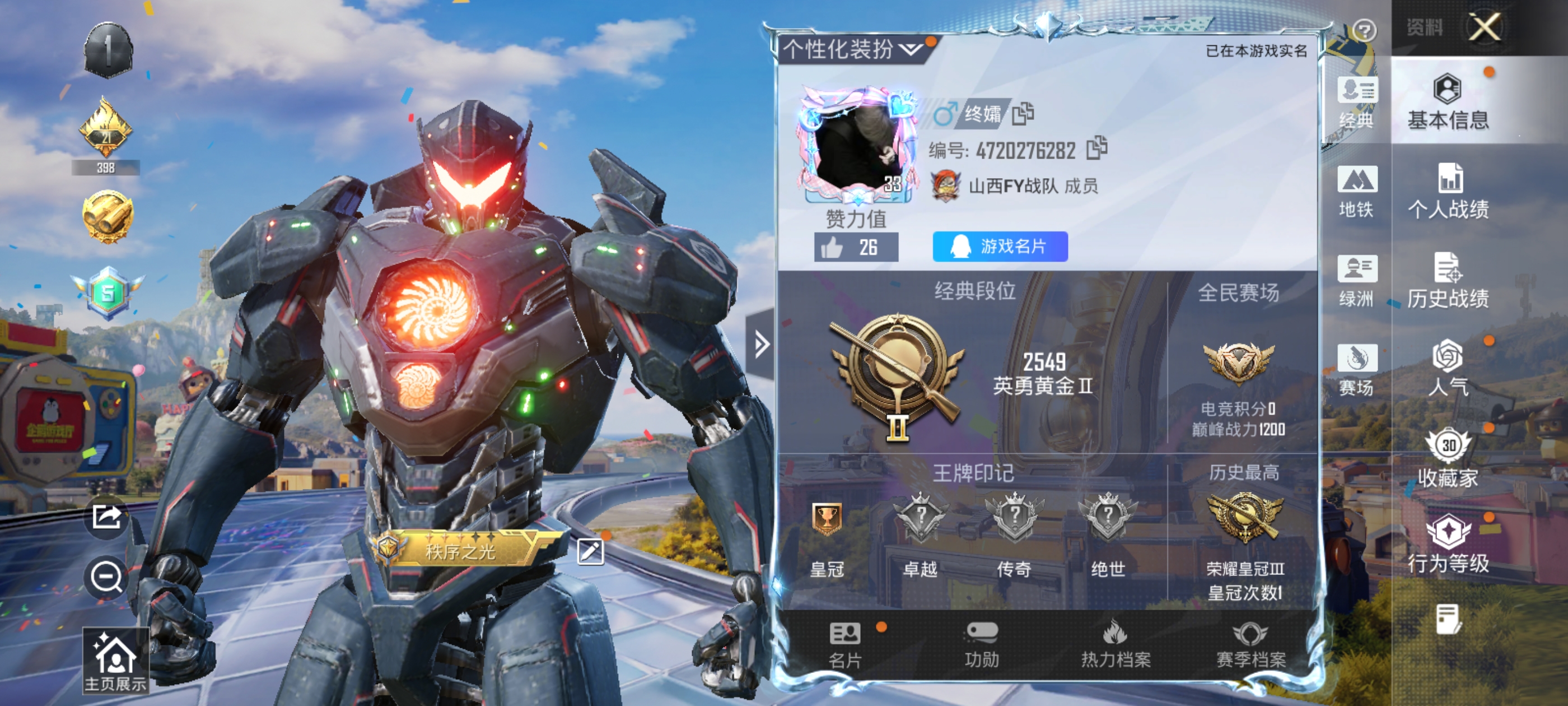Open the 游戏名片 game card
The image size is (1568, 706).
point(1000,247)
